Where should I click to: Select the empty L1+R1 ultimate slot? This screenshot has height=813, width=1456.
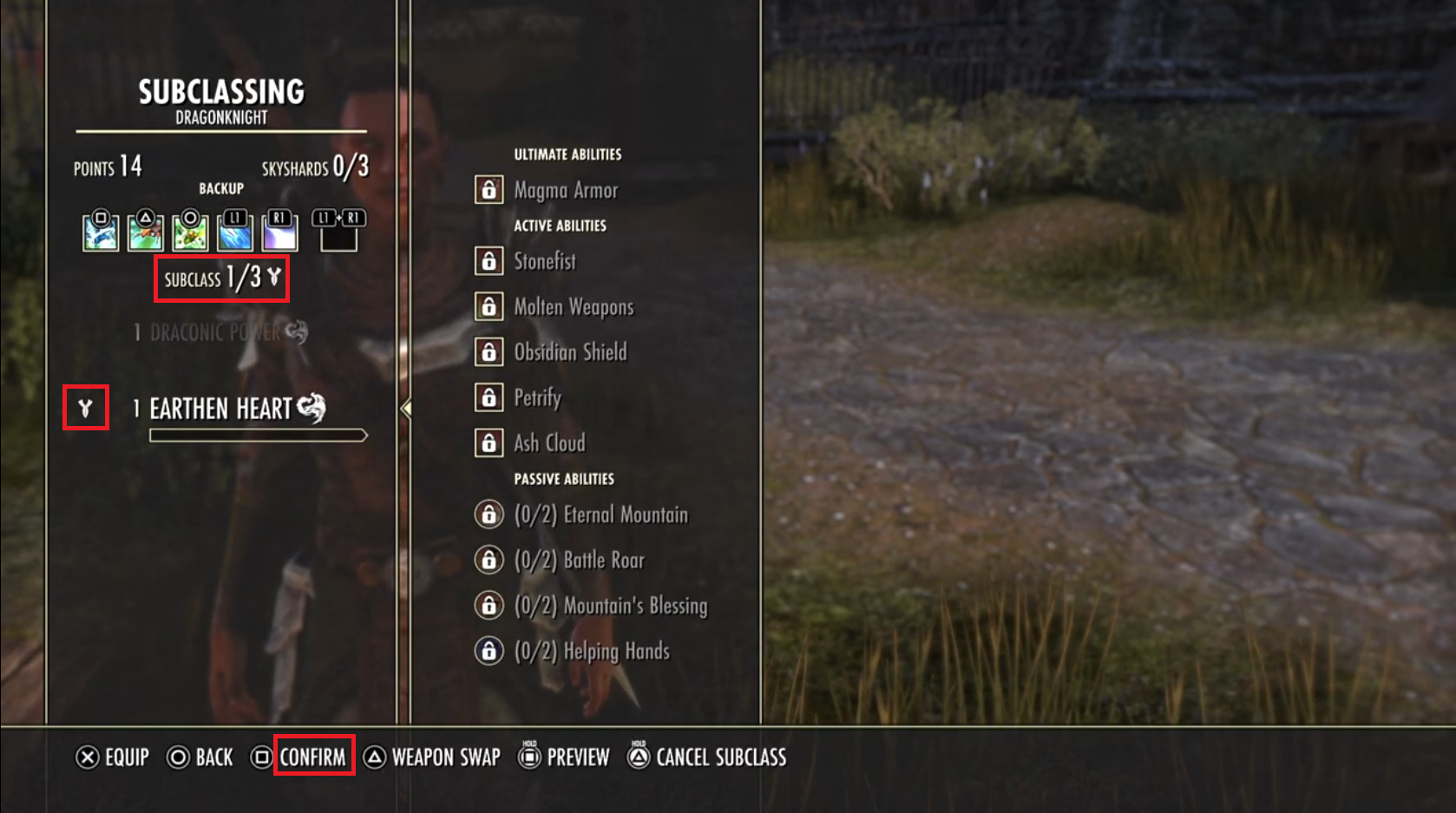(x=340, y=233)
